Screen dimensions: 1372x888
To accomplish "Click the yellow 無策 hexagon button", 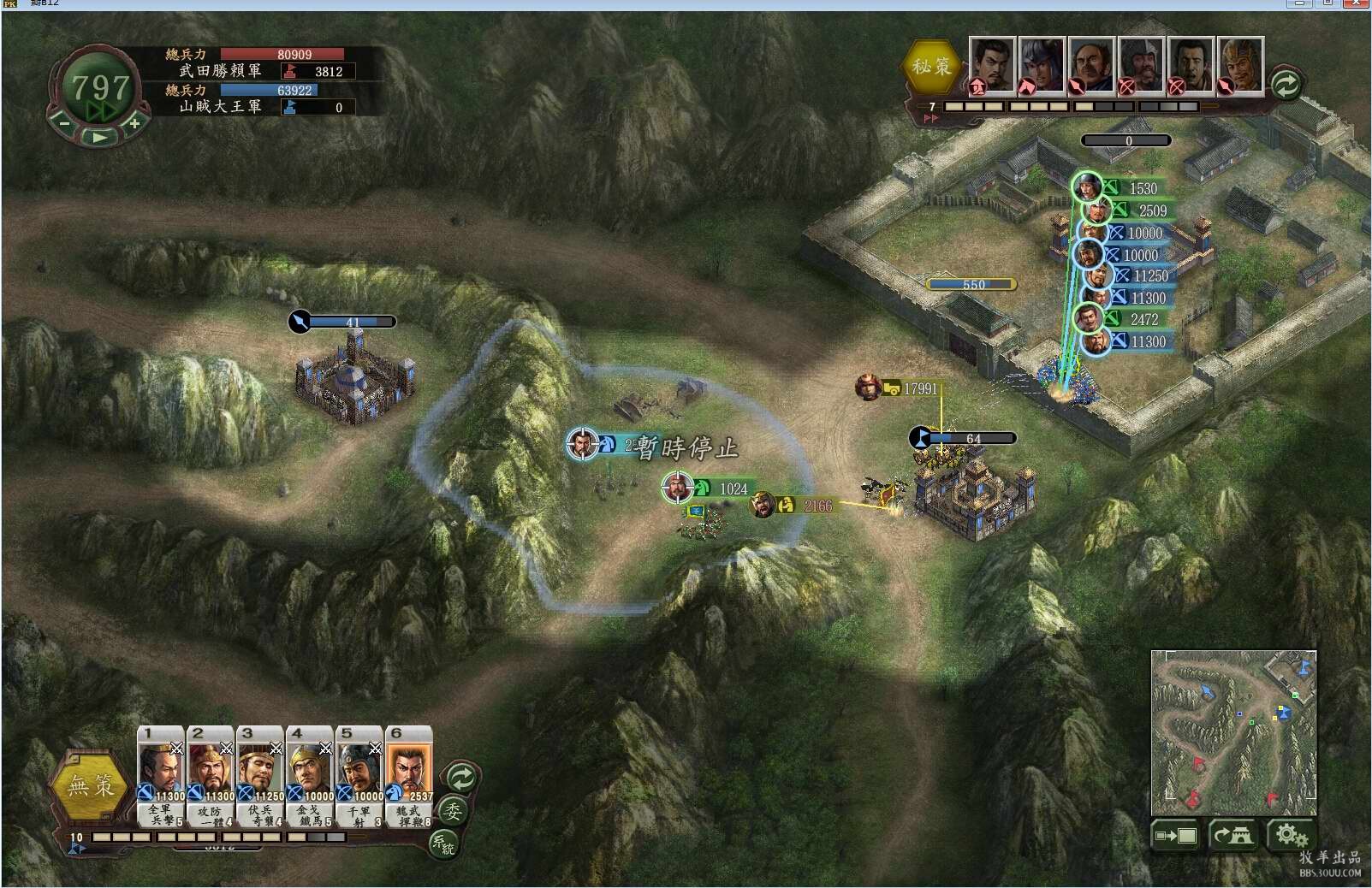I will (x=91, y=785).
